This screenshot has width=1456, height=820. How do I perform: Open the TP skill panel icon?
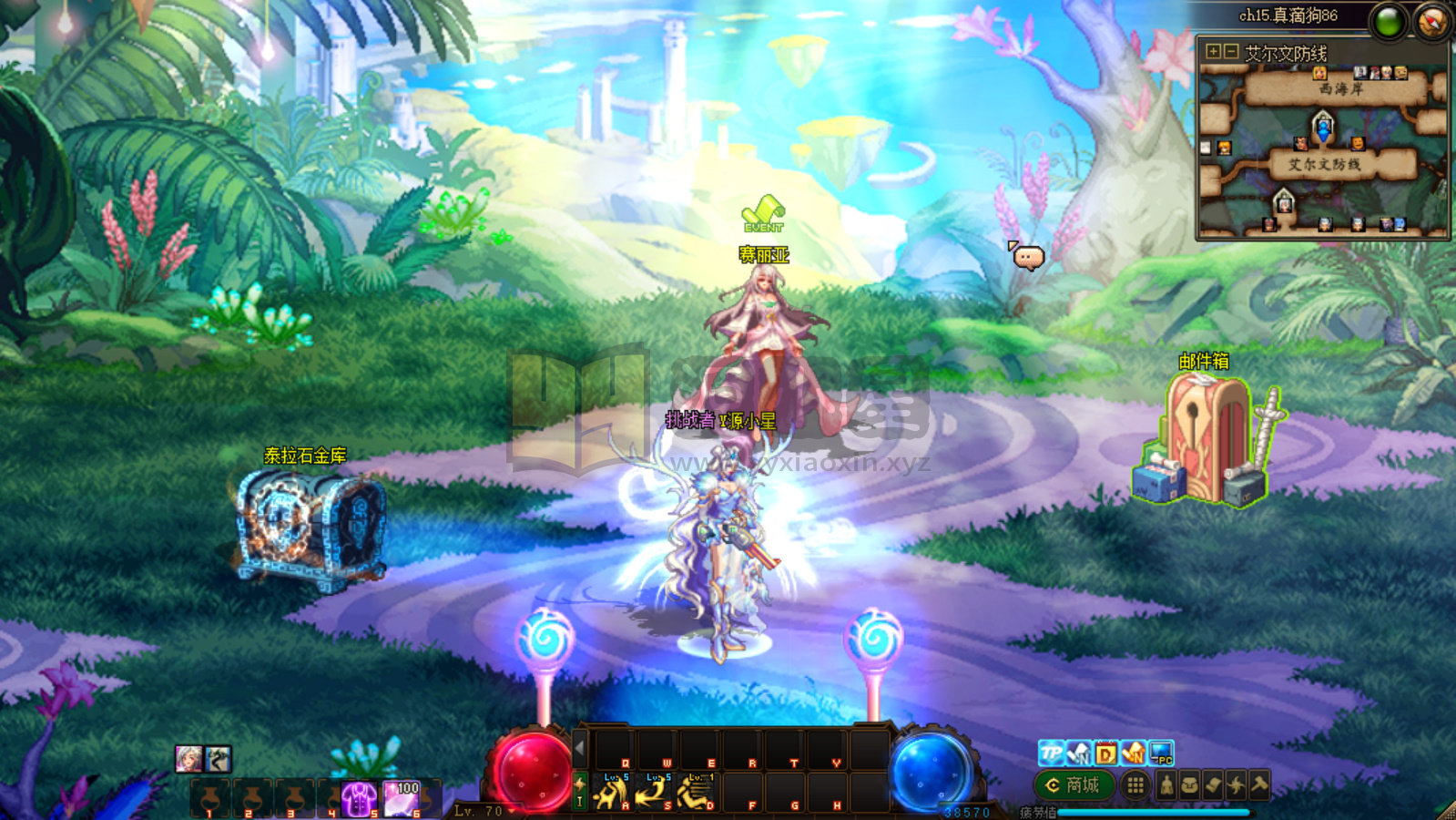(1050, 753)
